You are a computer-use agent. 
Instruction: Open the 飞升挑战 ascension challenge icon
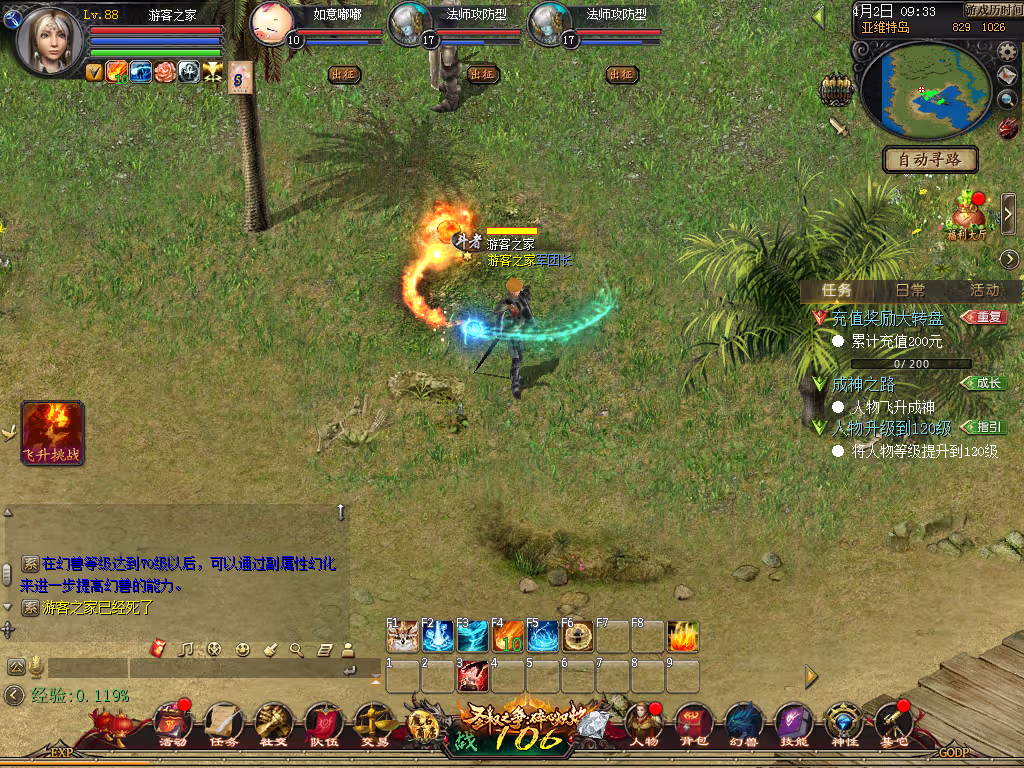pyautogui.click(x=52, y=433)
